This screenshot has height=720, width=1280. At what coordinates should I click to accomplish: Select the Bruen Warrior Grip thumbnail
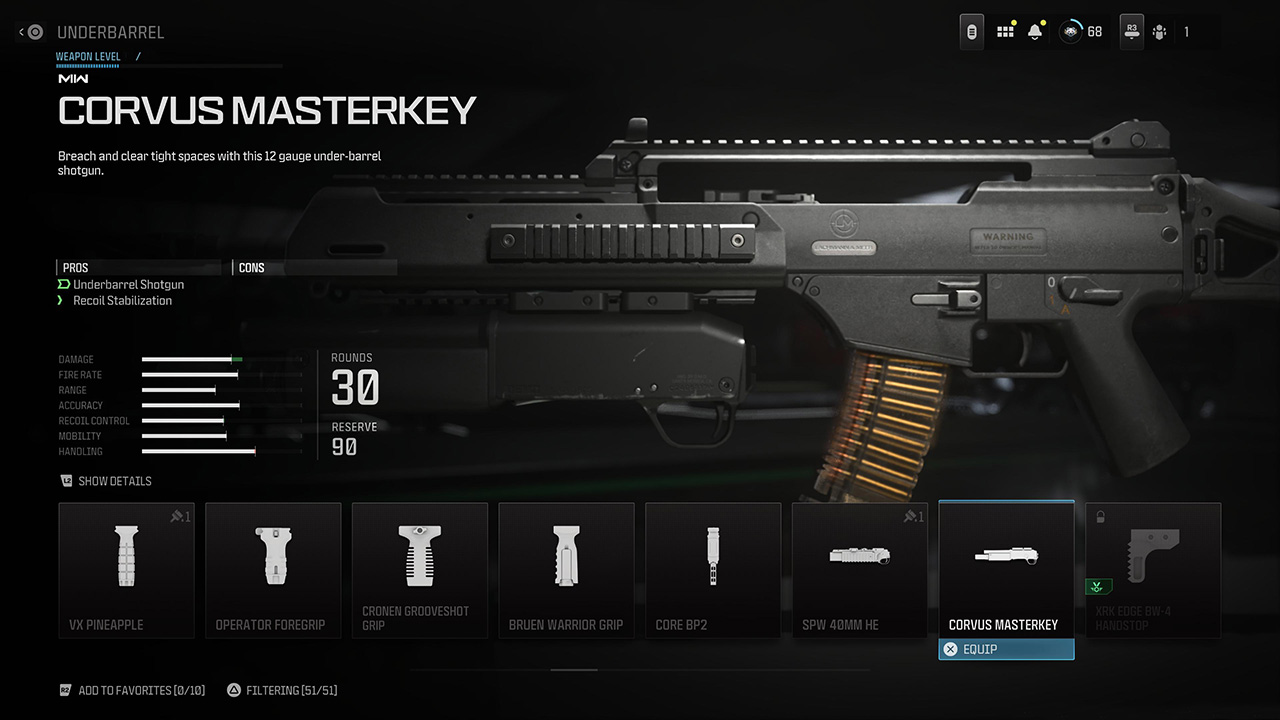566,570
